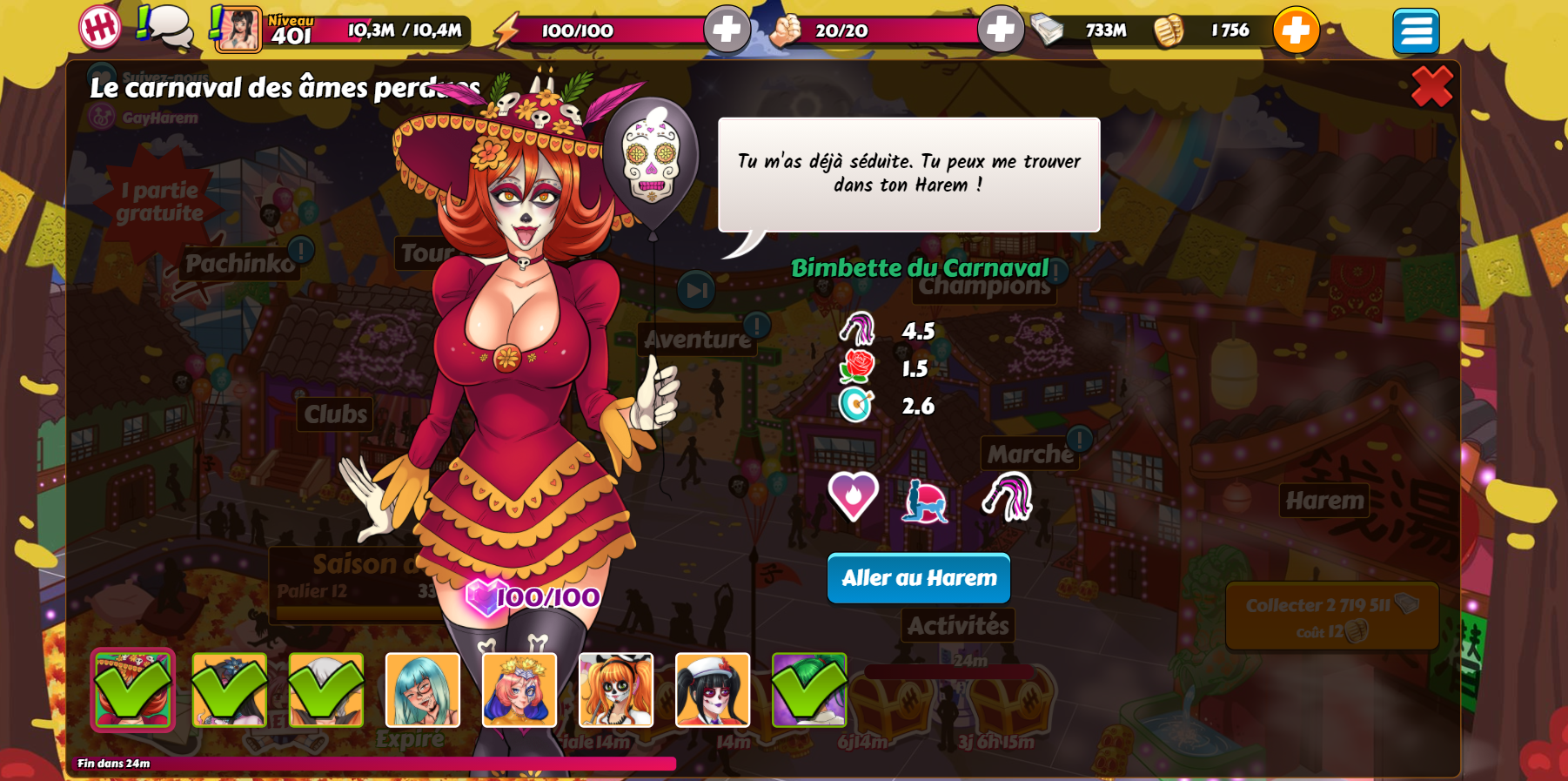Click the large whip class icon
The width and height of the screenshot is (1568, 781).
tap(1008, 497)
